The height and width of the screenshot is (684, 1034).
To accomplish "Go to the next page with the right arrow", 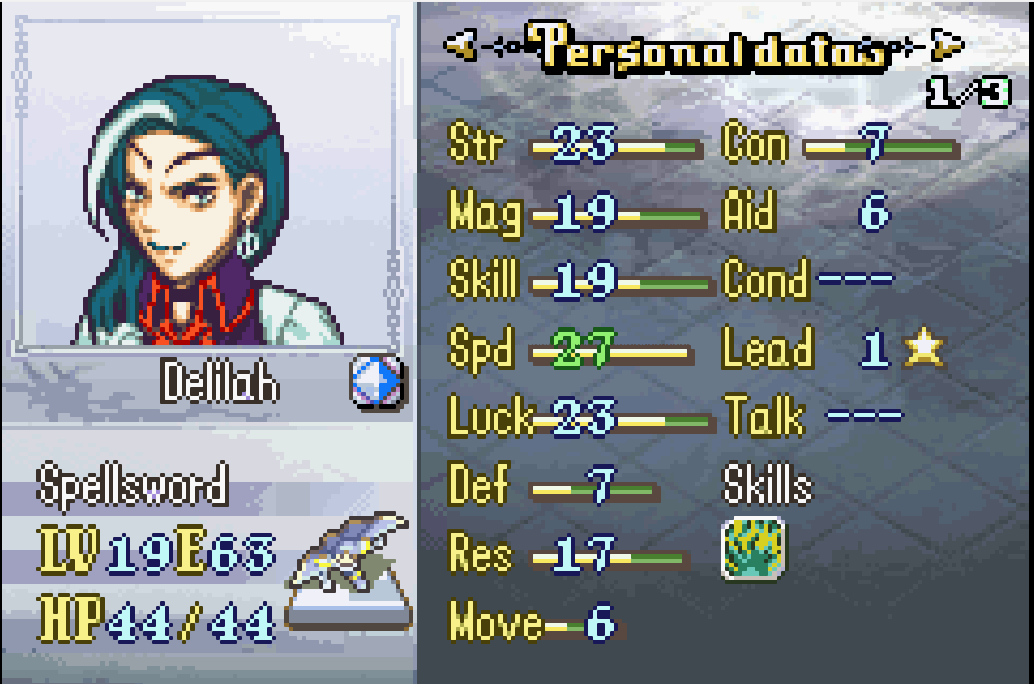I will pyautogui.click(x=946, y=45).
